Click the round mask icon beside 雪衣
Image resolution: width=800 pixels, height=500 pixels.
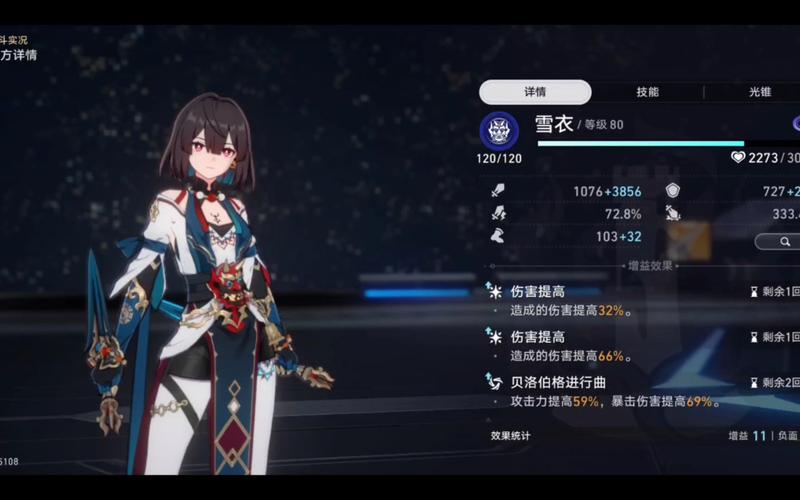(x=499, y=131)
